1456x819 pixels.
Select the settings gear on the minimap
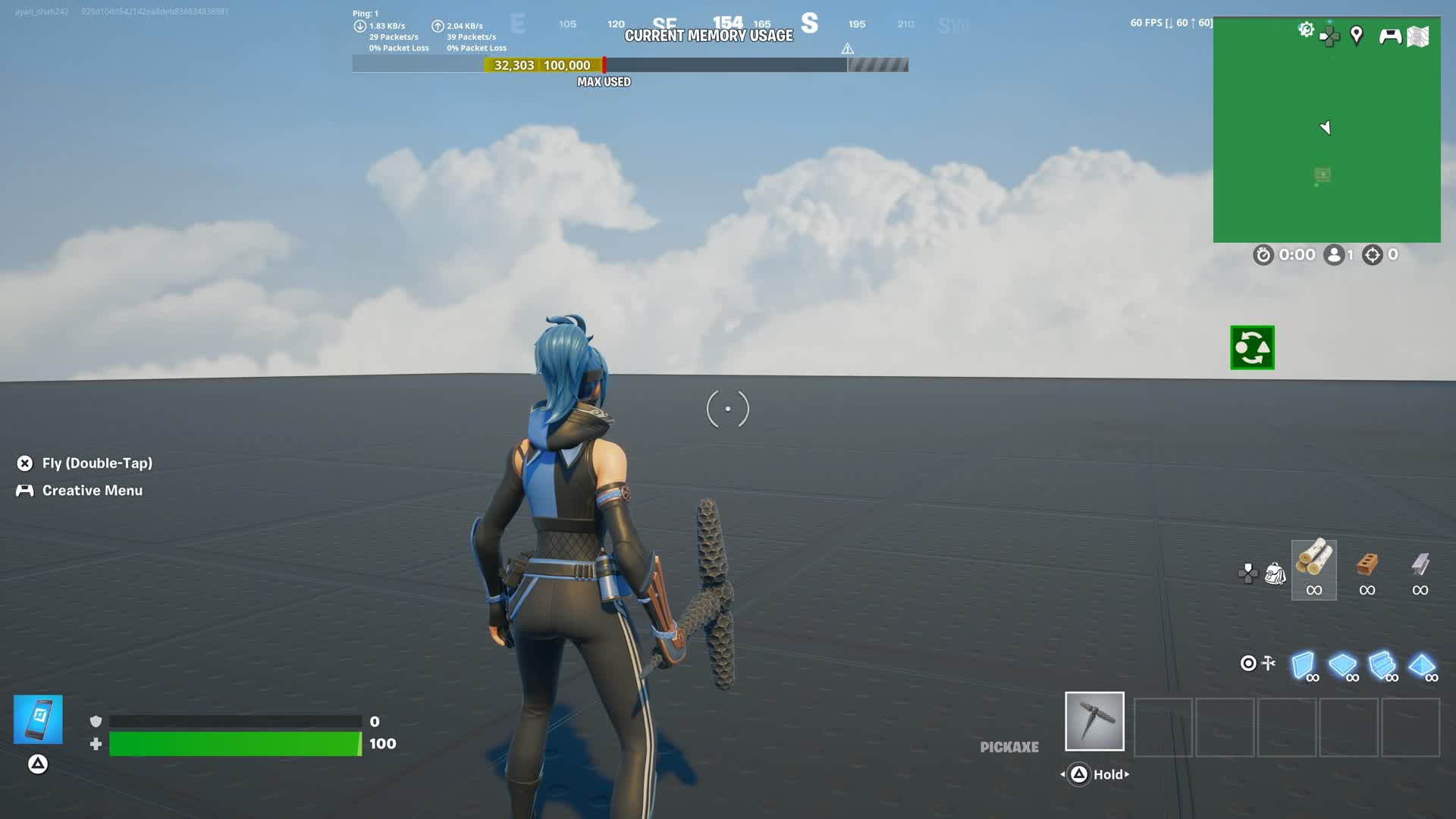point(1306,29)
